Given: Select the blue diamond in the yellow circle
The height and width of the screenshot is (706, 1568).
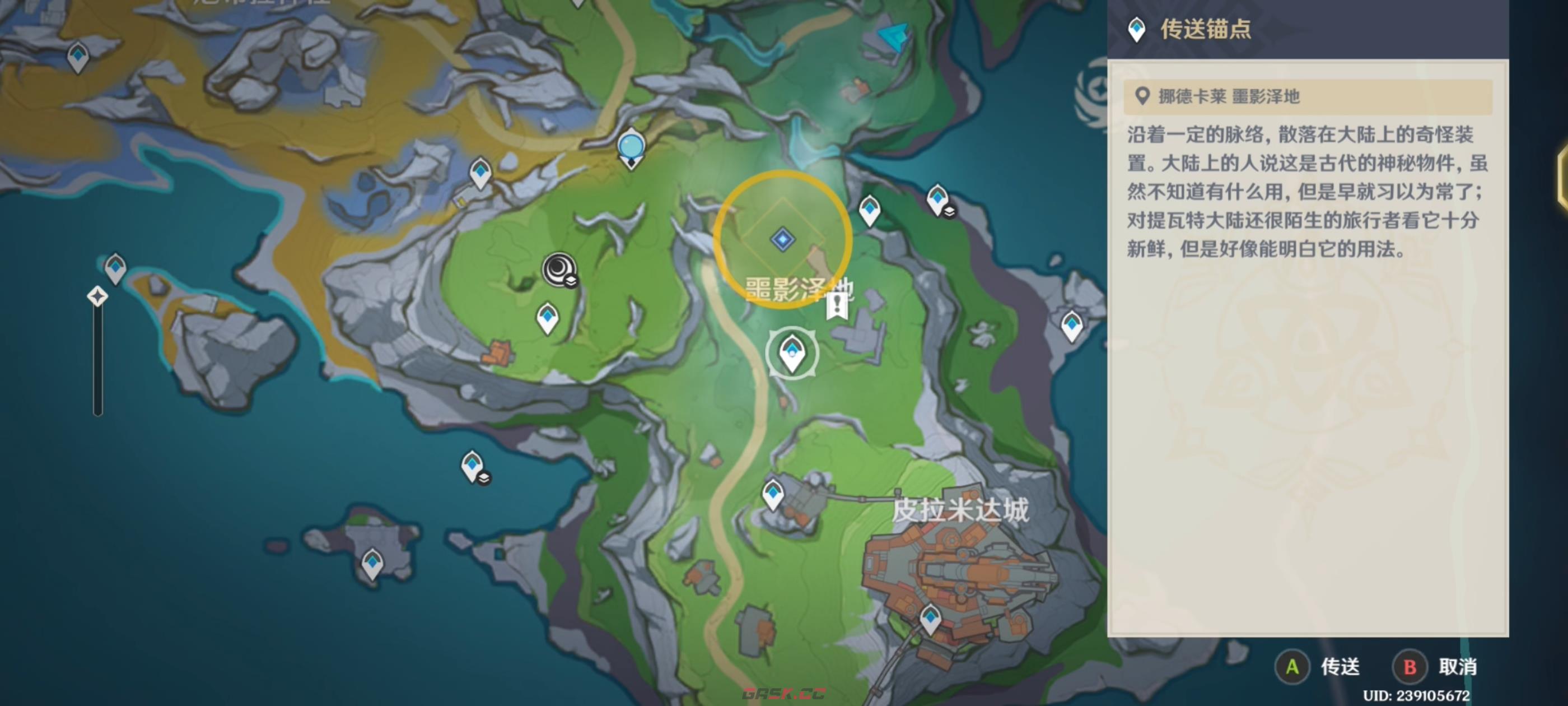Looking at the screenshot, I should click(783, 239).
